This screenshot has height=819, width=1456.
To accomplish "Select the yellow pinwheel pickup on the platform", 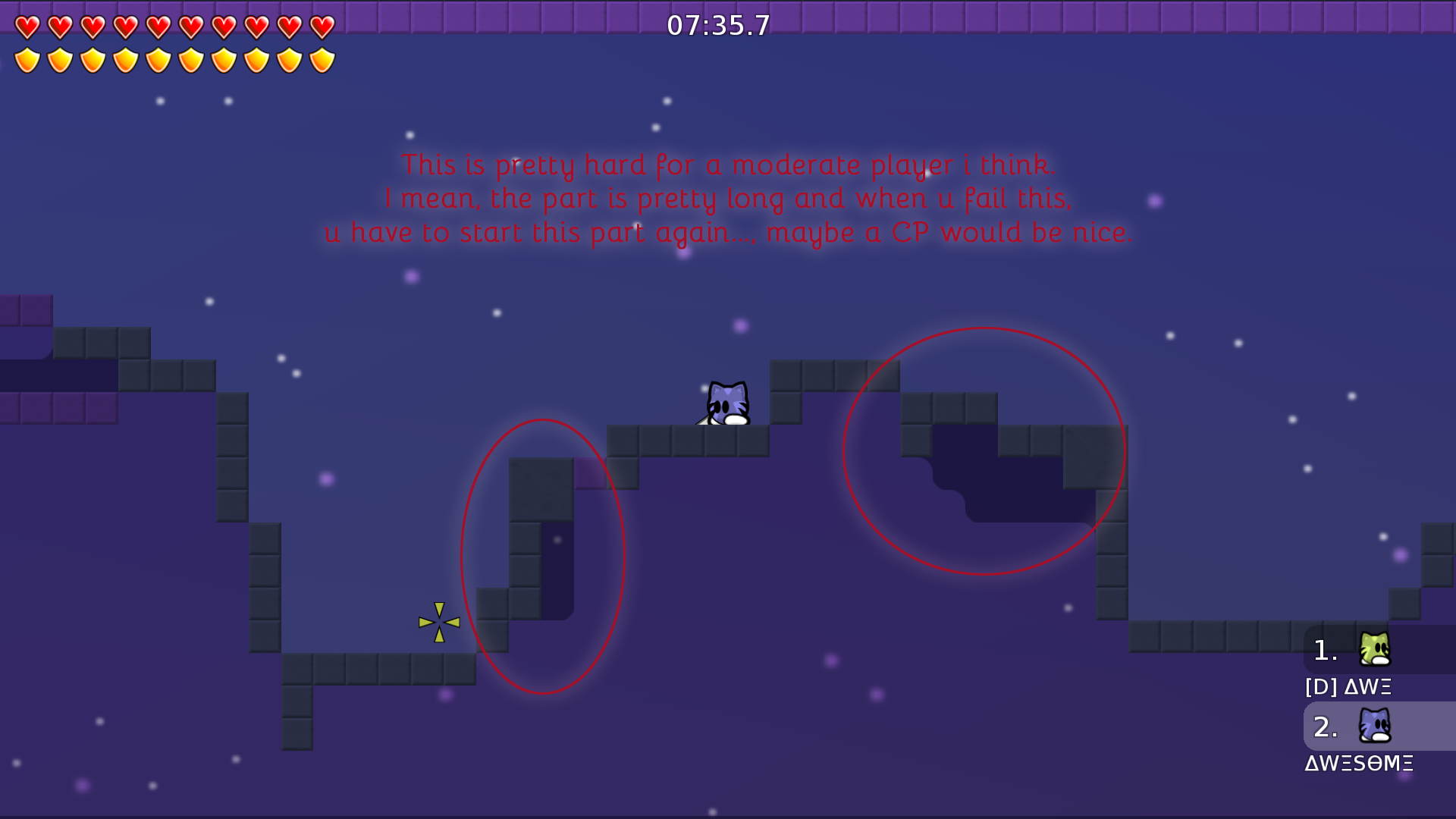I will pos(438,622).
